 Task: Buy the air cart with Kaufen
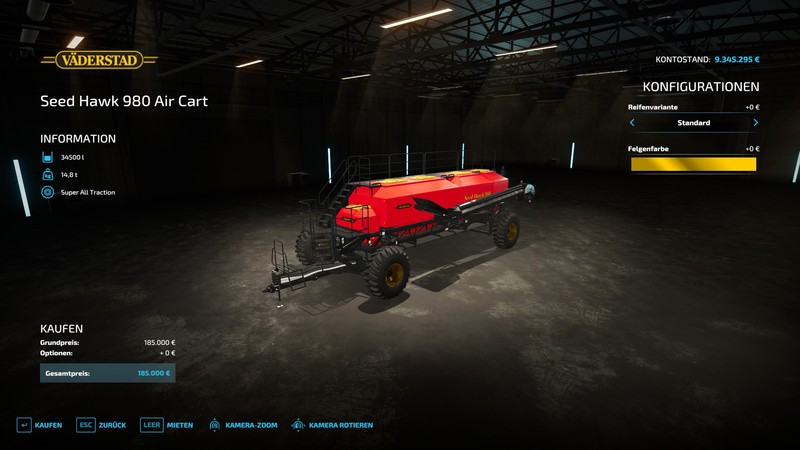click(x=40, y=425)
